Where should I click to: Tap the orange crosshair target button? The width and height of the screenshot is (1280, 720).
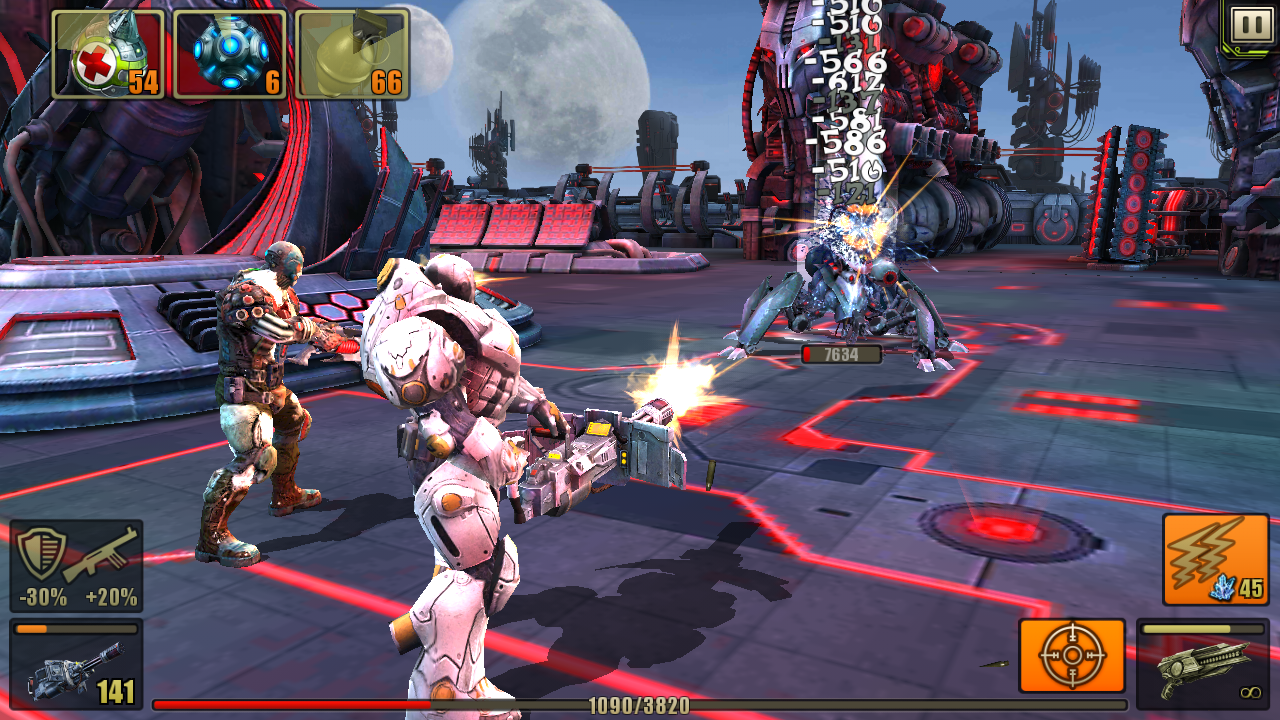[1072, 655]
